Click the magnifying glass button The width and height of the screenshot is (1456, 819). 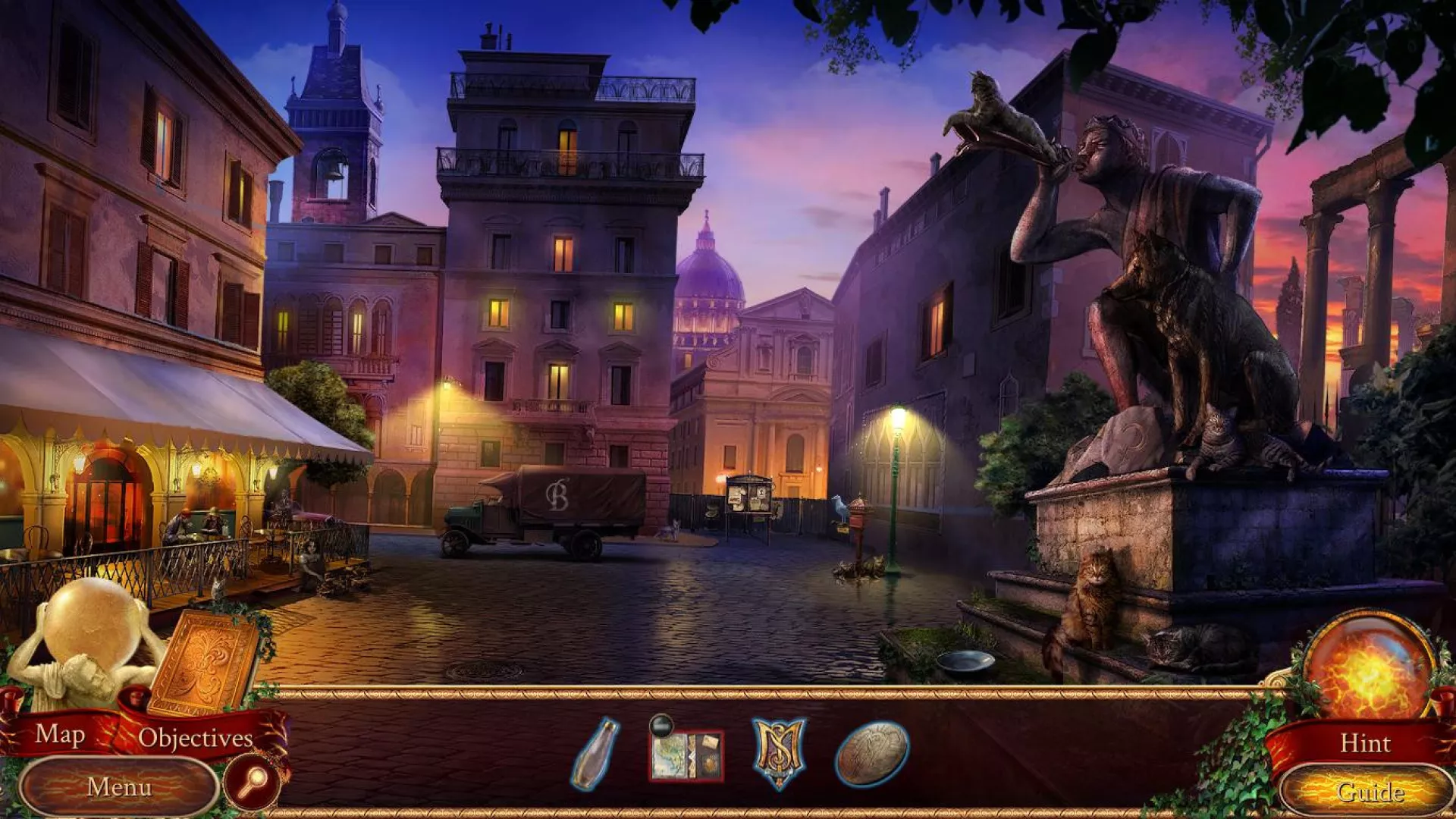click(253, 781)
